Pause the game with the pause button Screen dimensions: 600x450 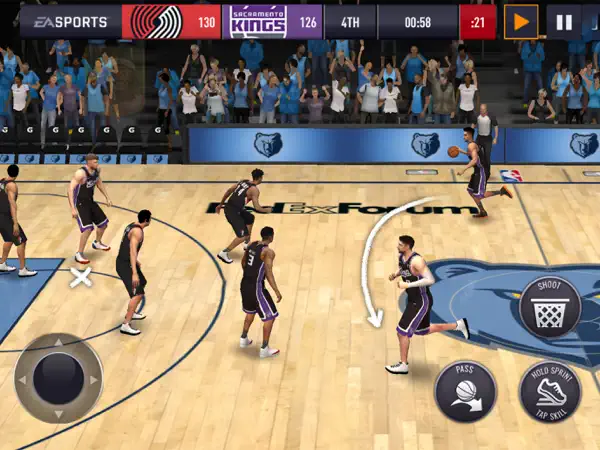coord(564,21)
